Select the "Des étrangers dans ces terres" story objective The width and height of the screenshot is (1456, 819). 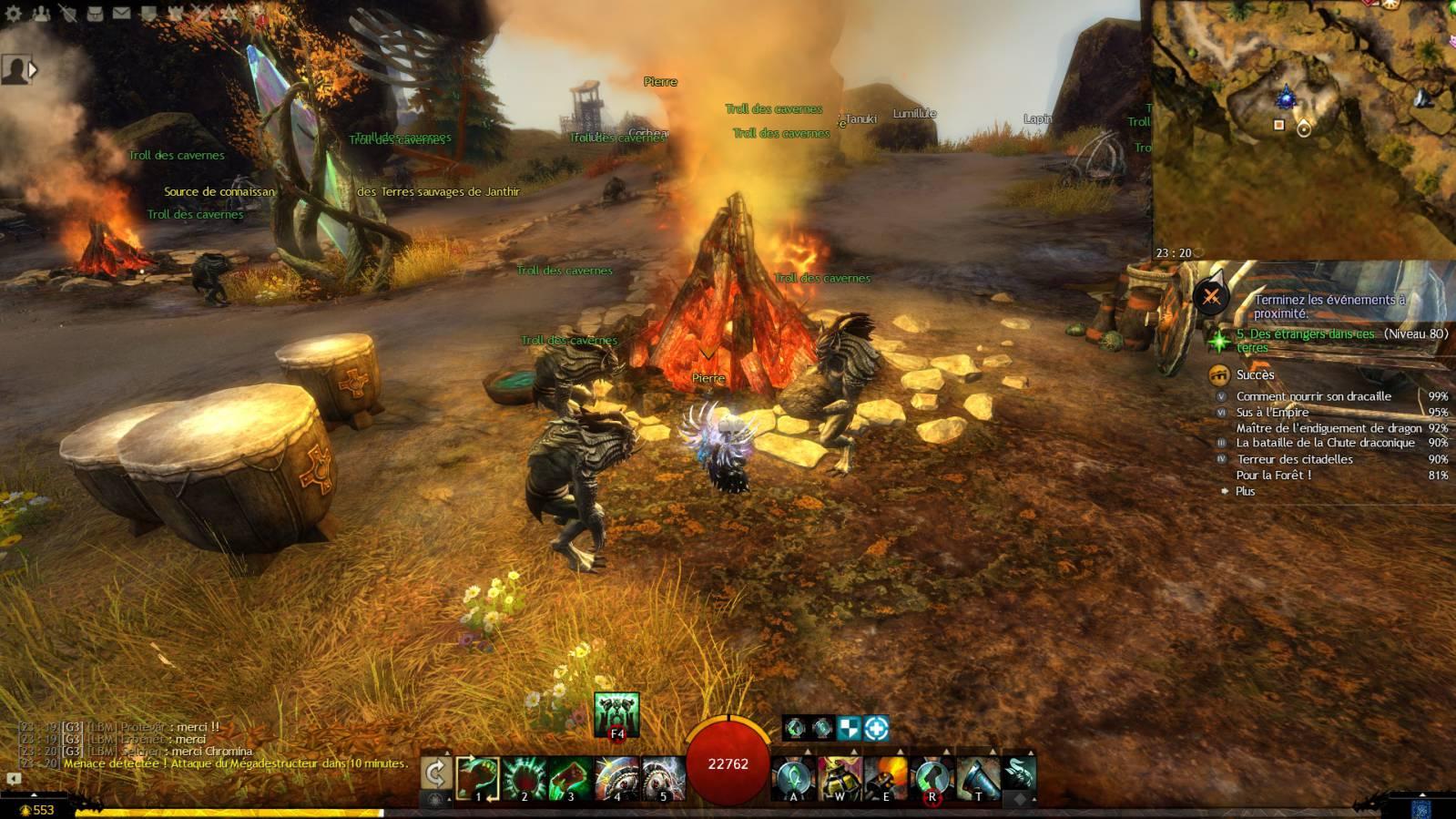1306,340
